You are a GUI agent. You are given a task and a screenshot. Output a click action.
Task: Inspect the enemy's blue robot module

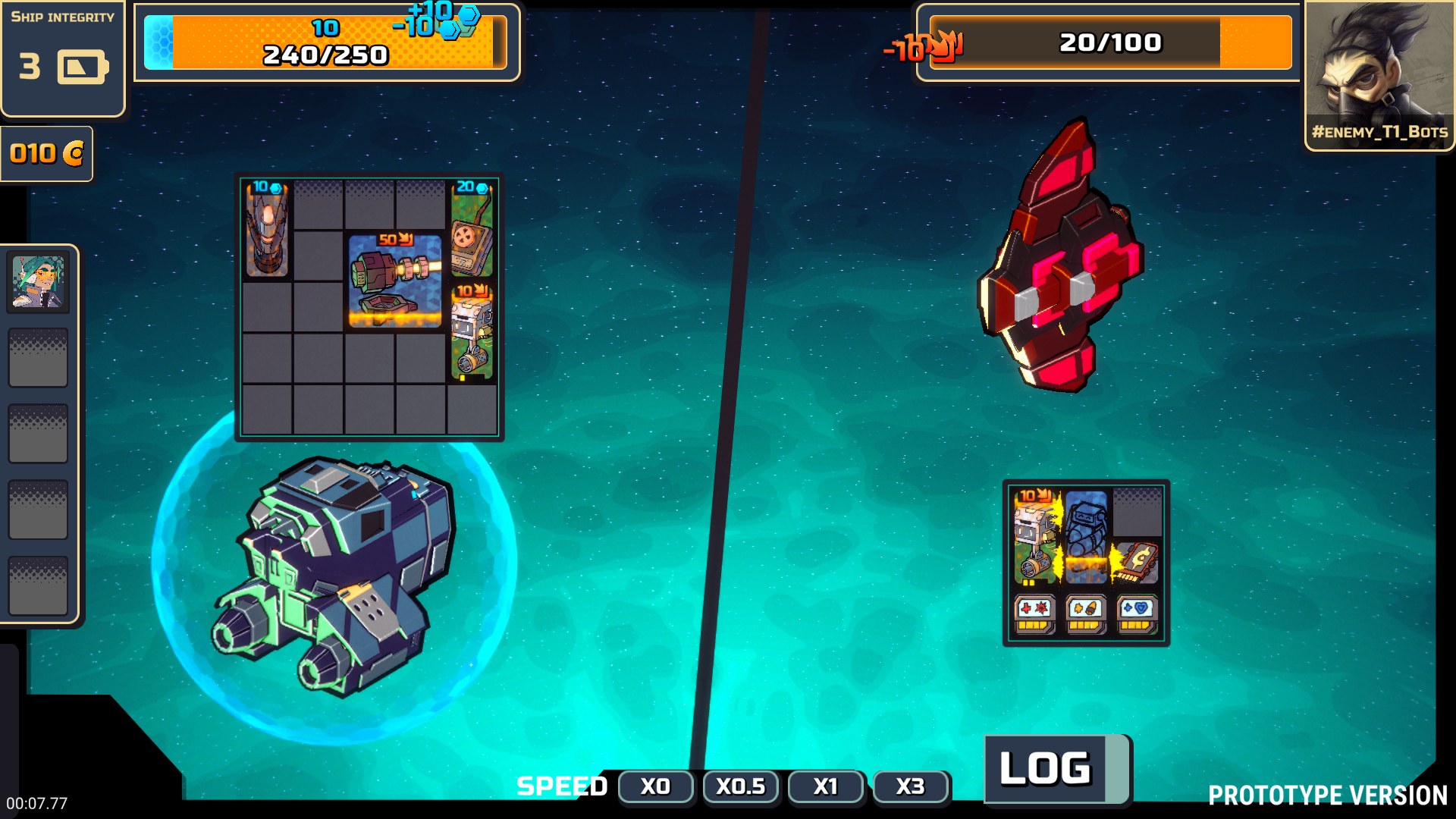1086,537
